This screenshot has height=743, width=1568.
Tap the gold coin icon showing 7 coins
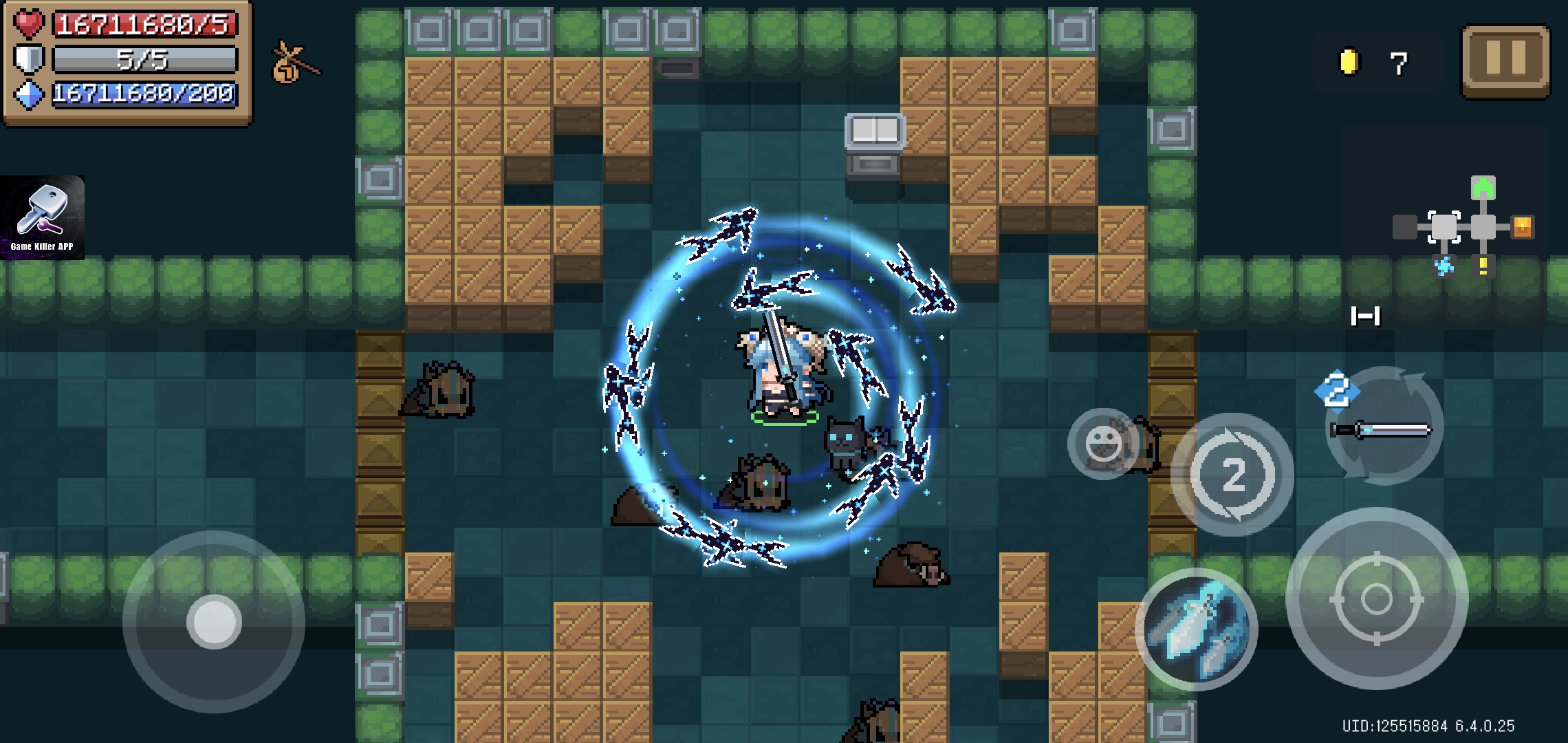(1349, 62)
